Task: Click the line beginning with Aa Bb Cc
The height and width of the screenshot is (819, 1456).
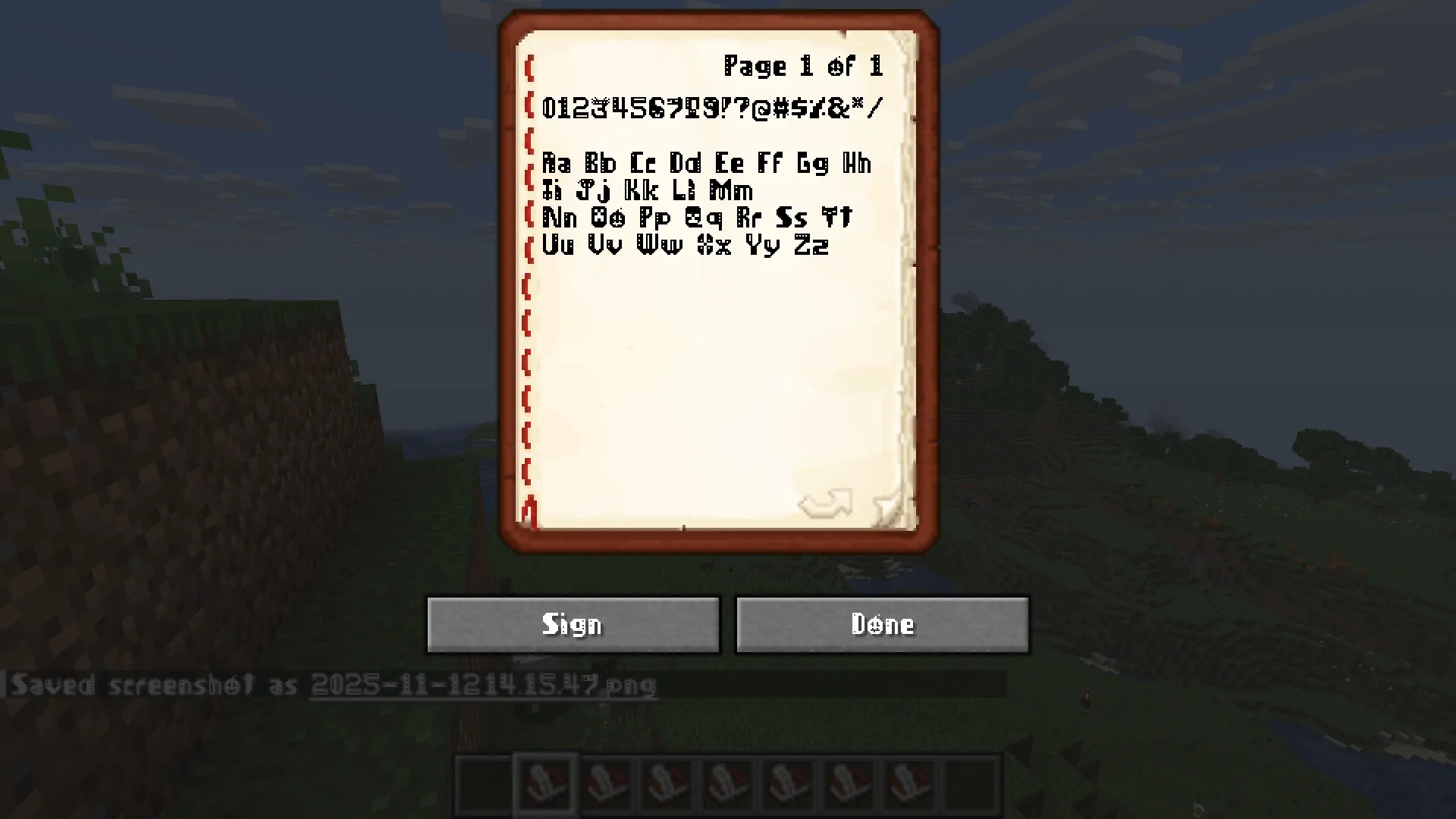Action: (x=708, y=163)
